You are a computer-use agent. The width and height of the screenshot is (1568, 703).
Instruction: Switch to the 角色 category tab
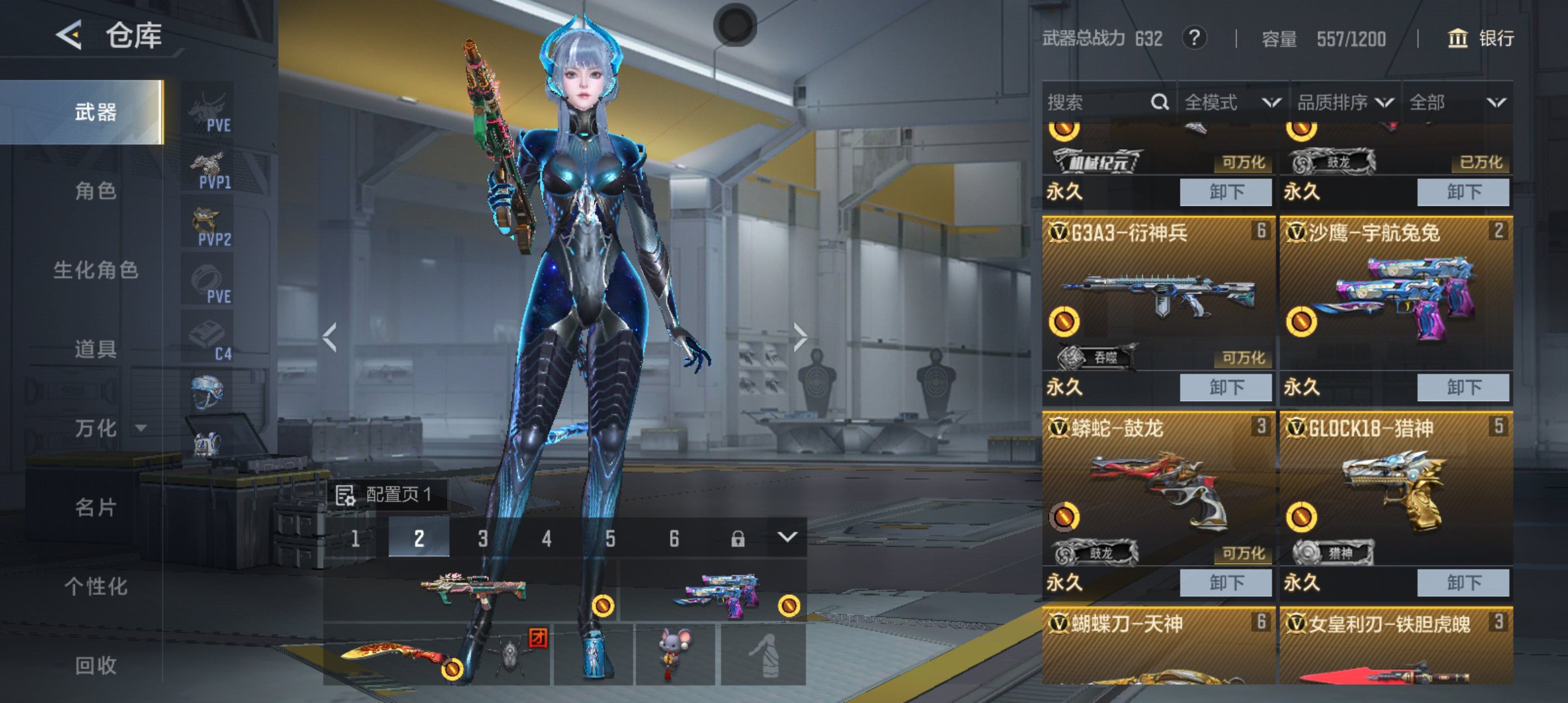point(96,191)
